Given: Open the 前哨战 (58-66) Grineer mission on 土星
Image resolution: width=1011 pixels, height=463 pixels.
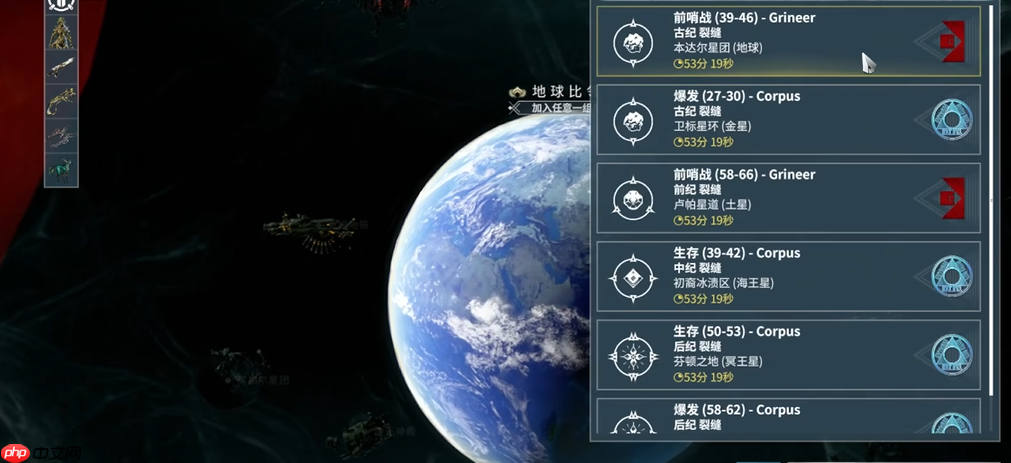Looking at the screenshot, I should [788, 198].
